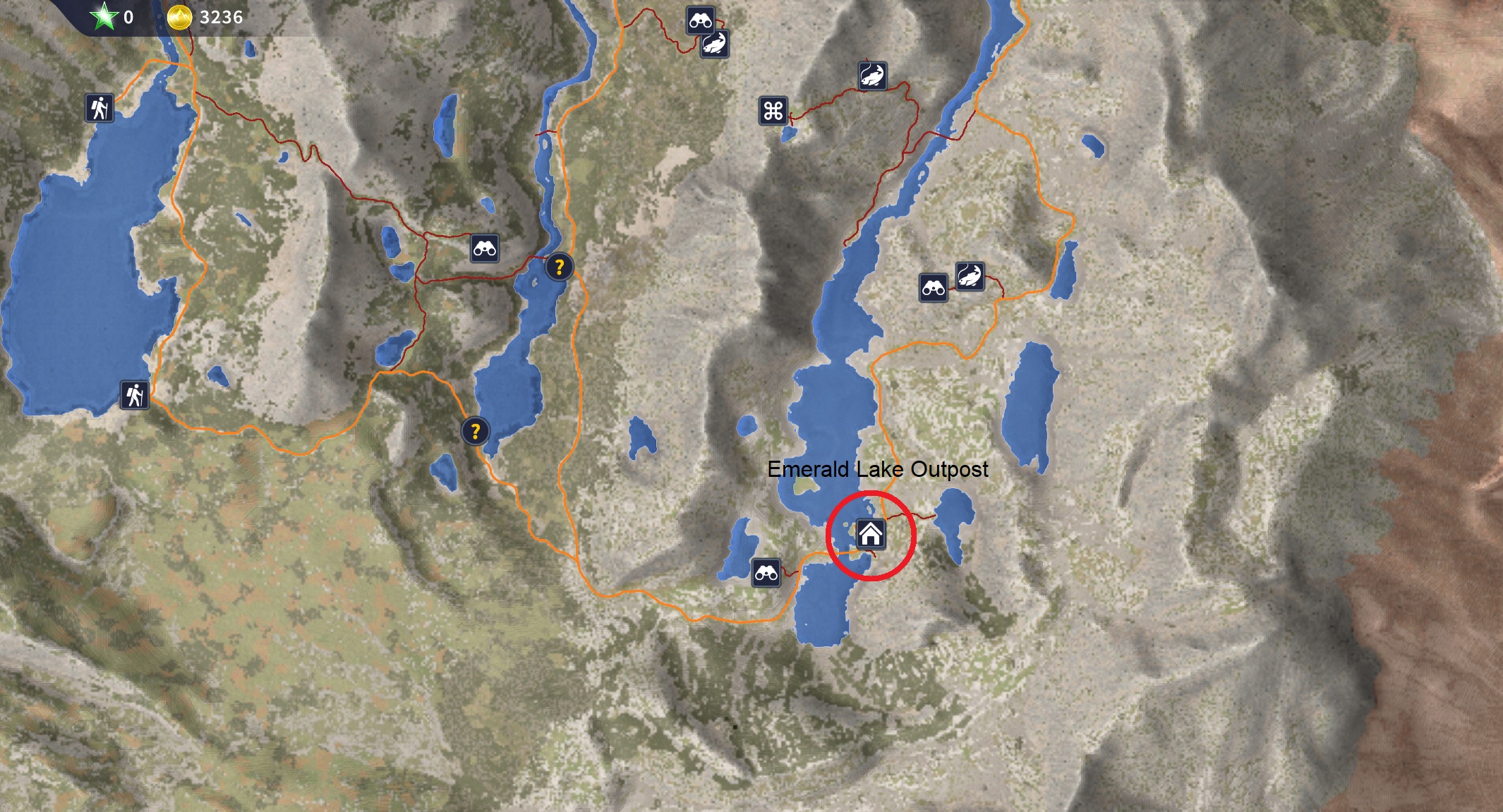Image resolution: width=1503 pixels, height=812 pixels.
Task: Select the red circle highlight around the outpost
Action: 873,492
